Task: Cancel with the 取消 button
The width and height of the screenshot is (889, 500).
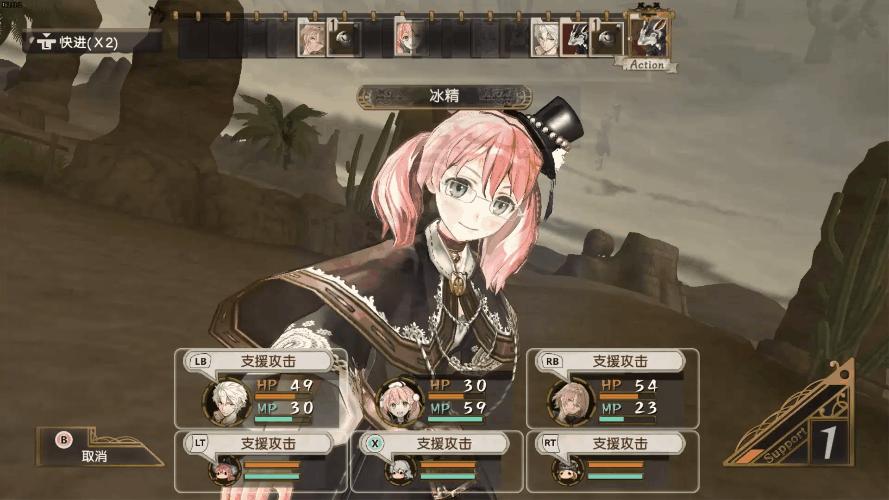Action: pyautogui.click(x=96, y=448)
